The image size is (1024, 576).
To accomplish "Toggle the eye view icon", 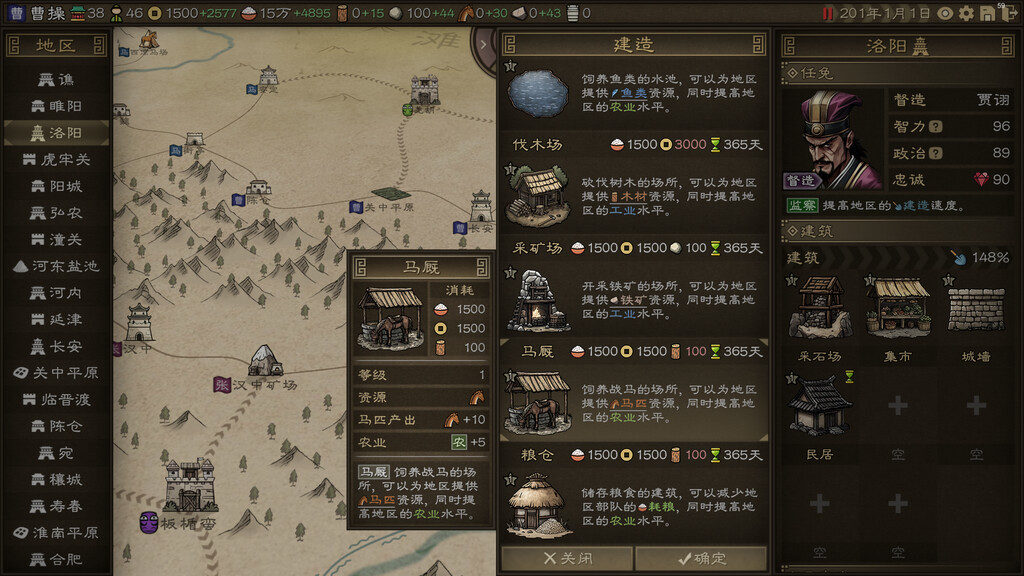I will click(945, 13).
